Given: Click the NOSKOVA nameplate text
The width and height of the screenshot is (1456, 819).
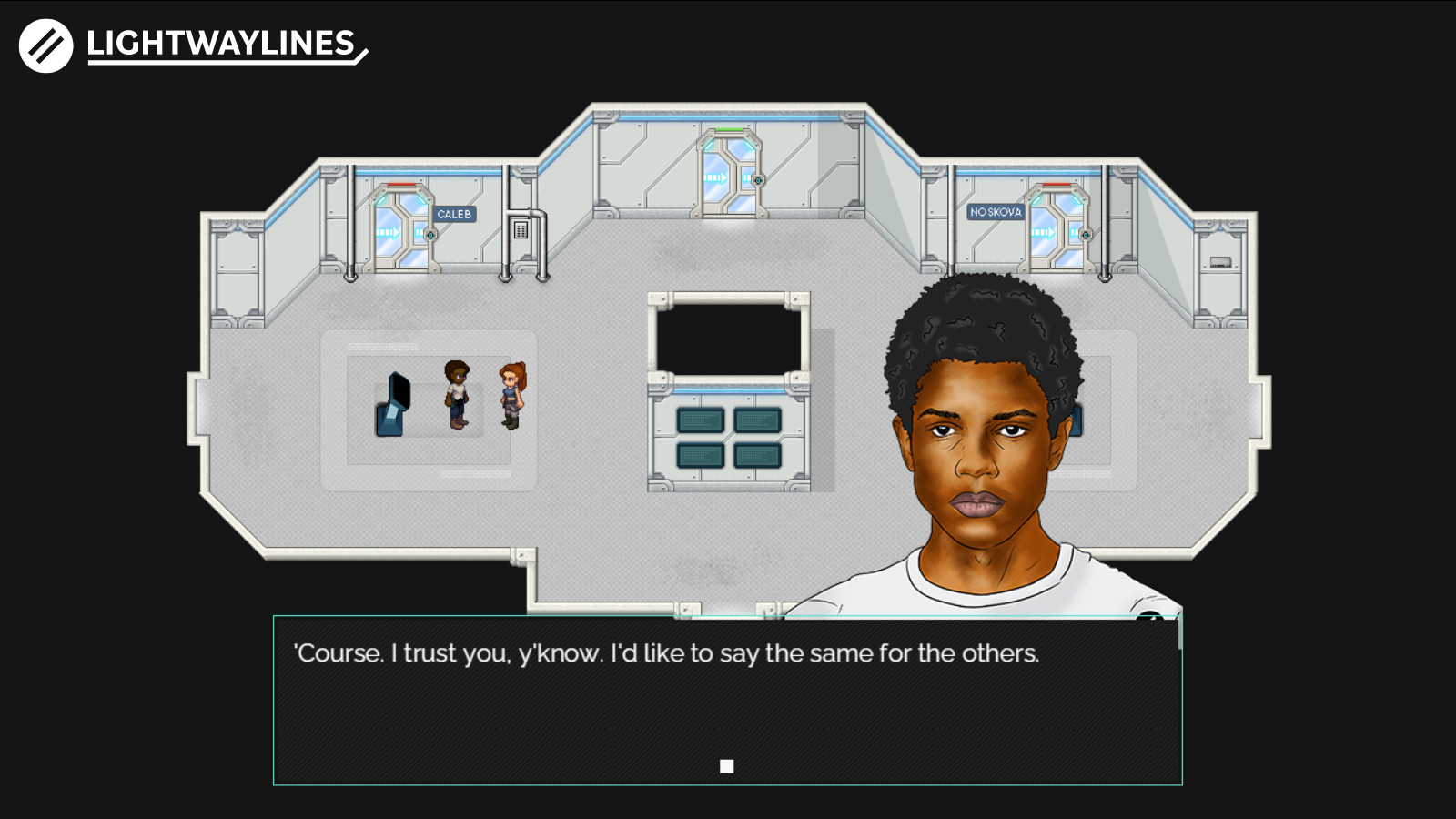Looking at the screenshot, I should 996,210.
